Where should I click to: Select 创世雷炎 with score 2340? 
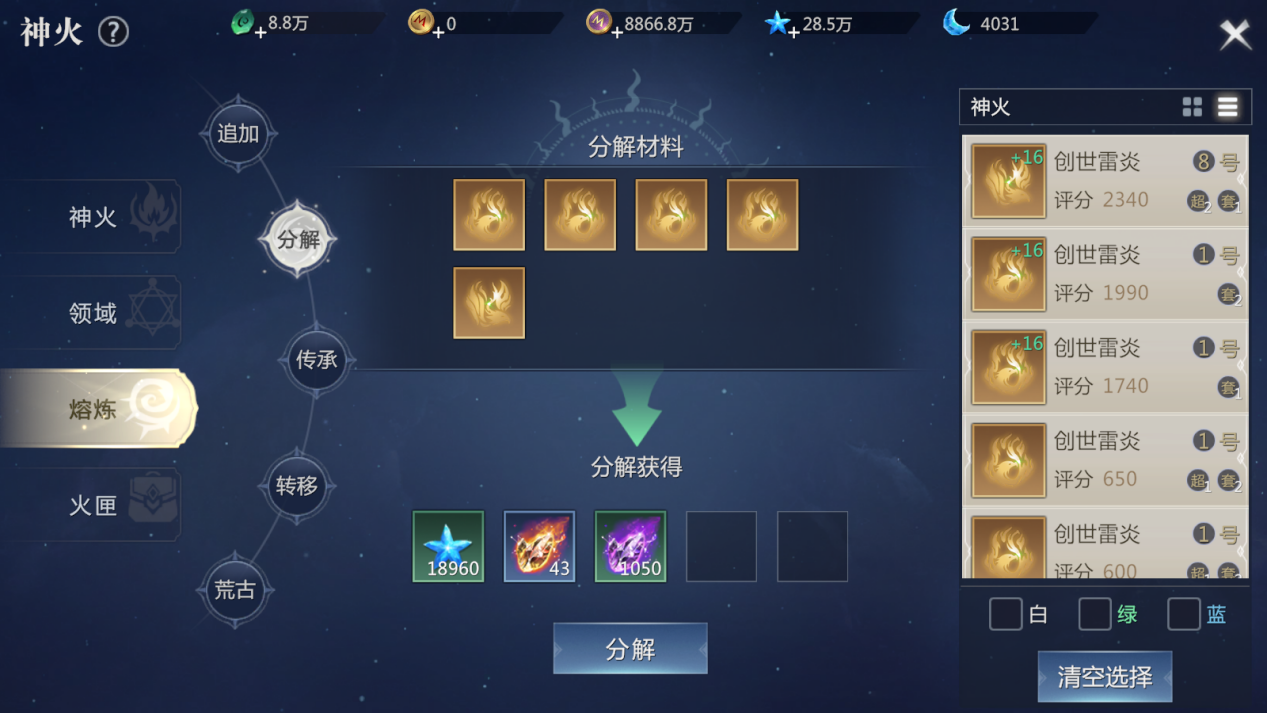[1105, 181]
